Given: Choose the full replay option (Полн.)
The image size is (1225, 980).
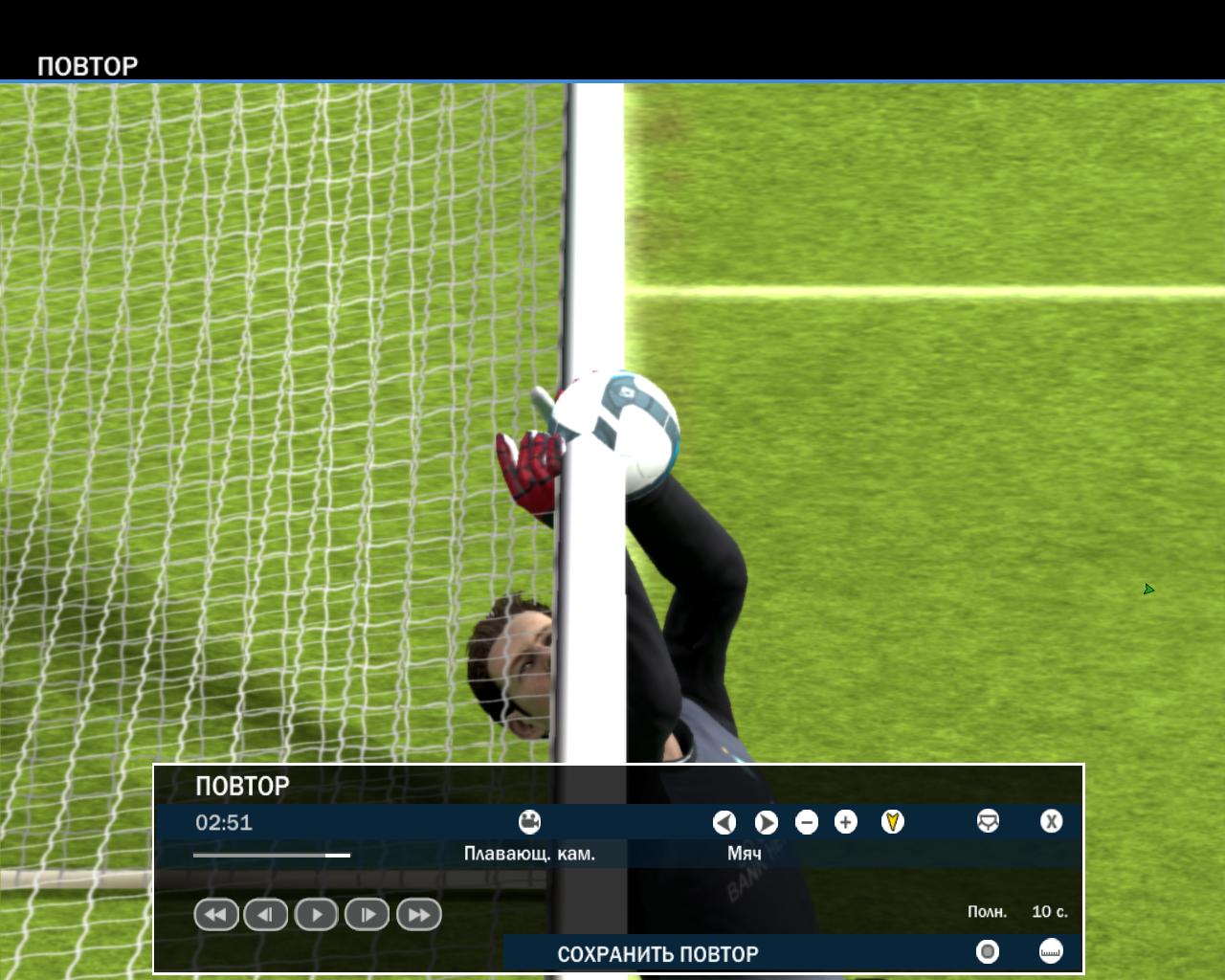Looking at the screenshot, I should 987,912.
